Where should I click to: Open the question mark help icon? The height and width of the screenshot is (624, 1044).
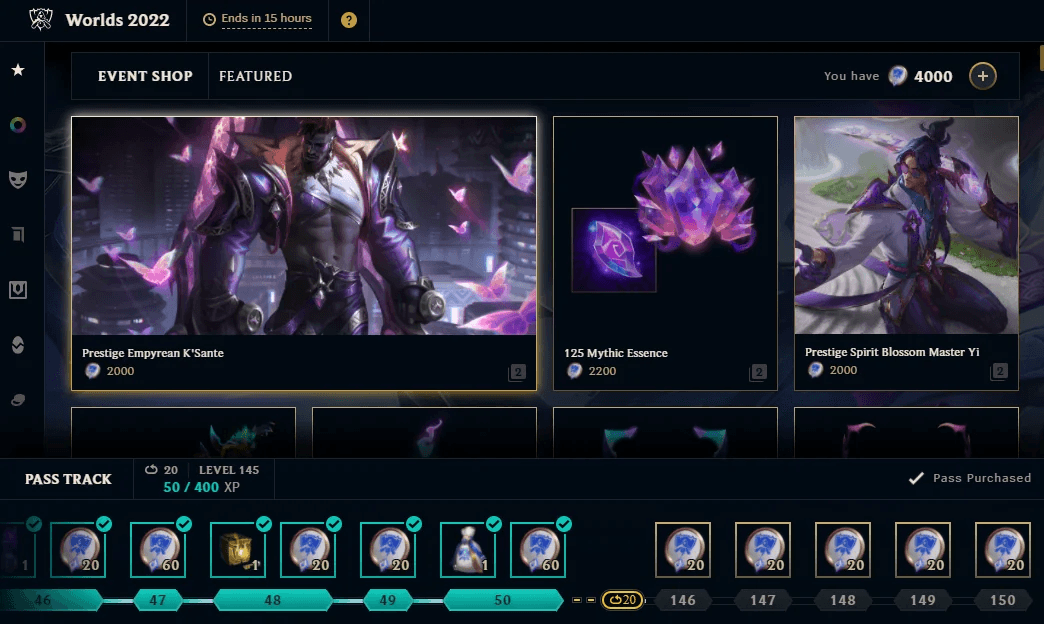349,20
